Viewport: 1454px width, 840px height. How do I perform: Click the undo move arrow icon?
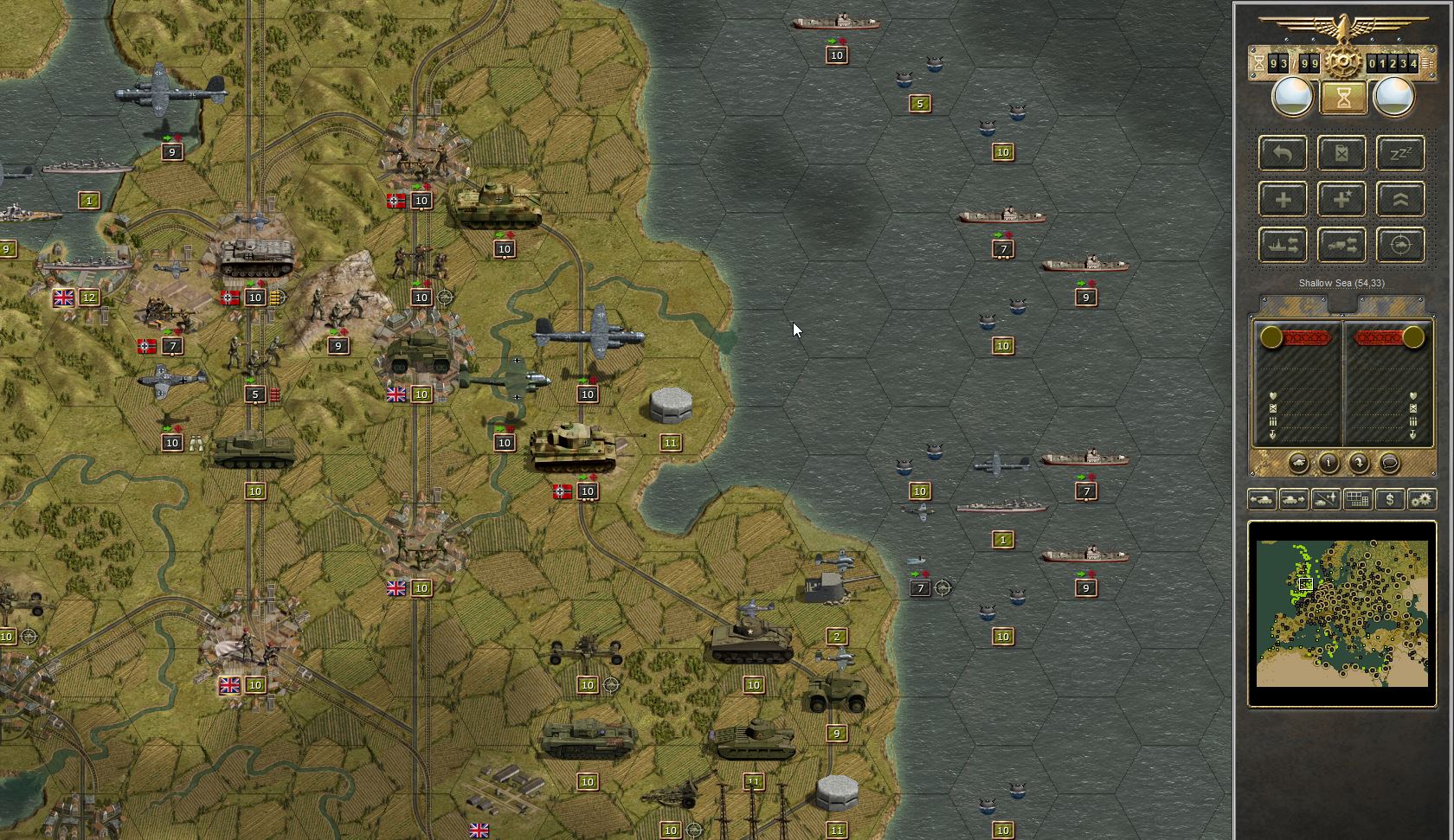[x=1284, y=153]
